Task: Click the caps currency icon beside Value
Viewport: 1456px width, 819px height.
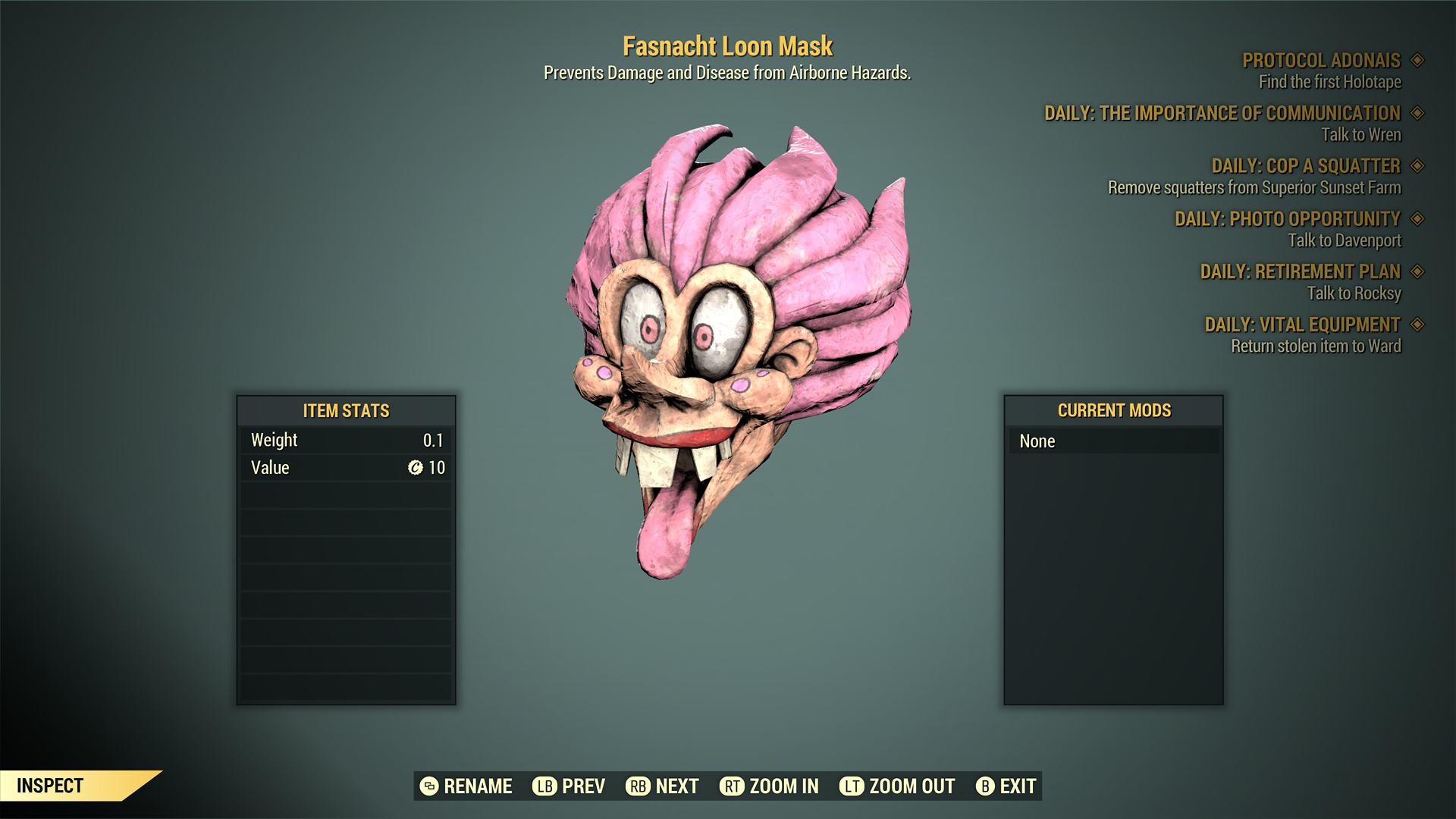Action: click(414, 468)
